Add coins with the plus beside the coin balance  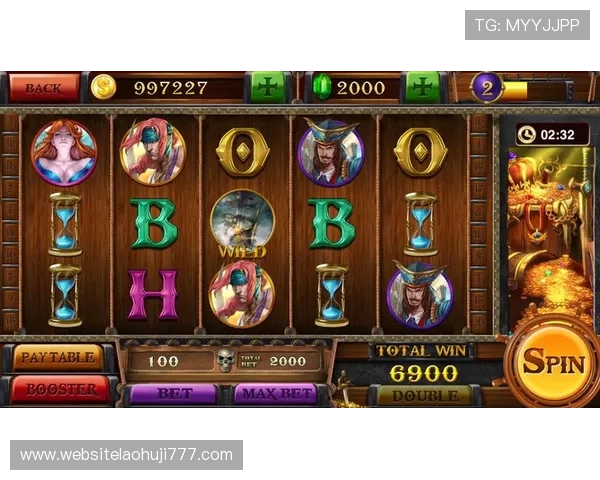[x=266, y=87]
